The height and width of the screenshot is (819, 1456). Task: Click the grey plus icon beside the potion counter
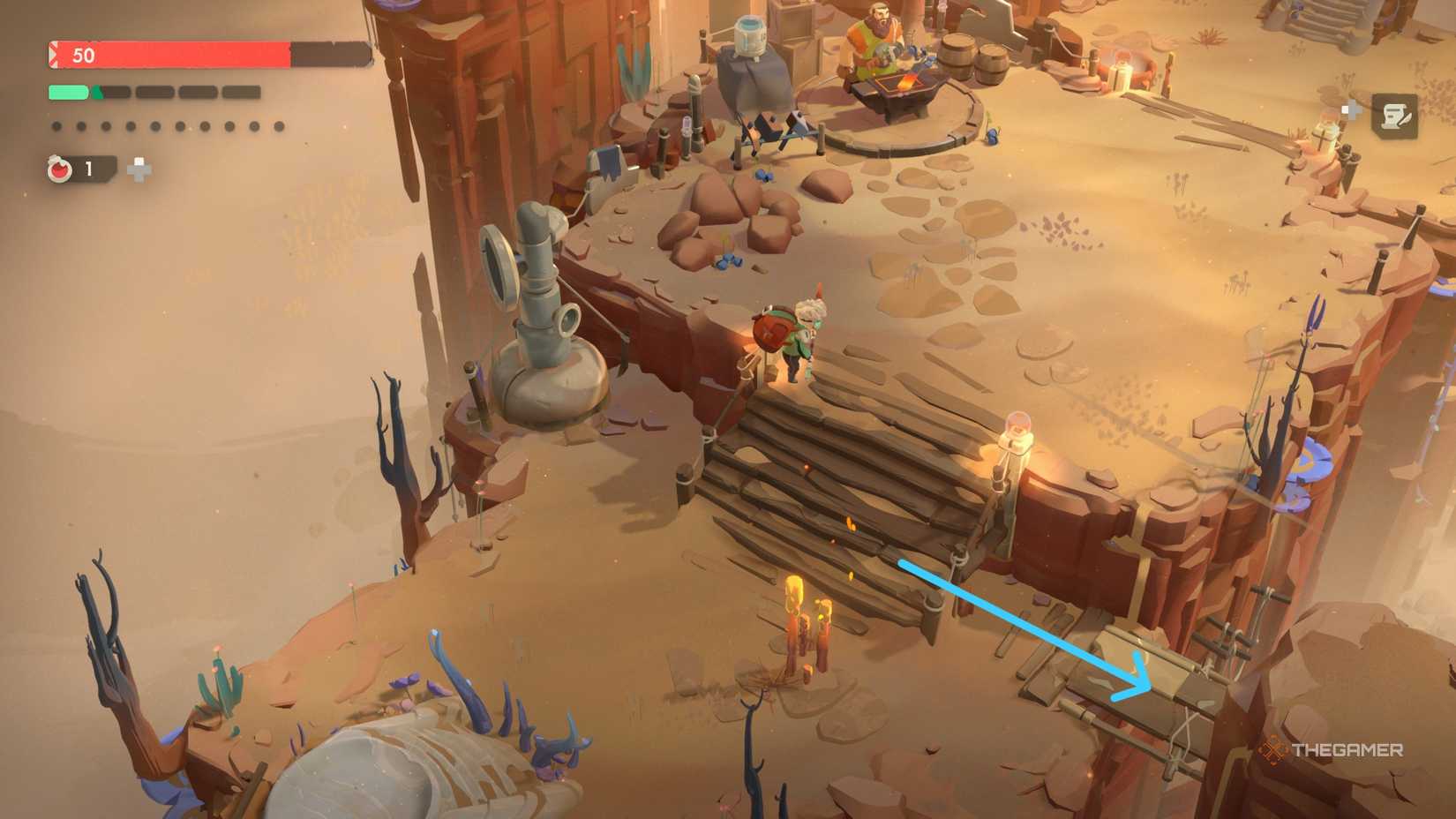click(138, 169)
